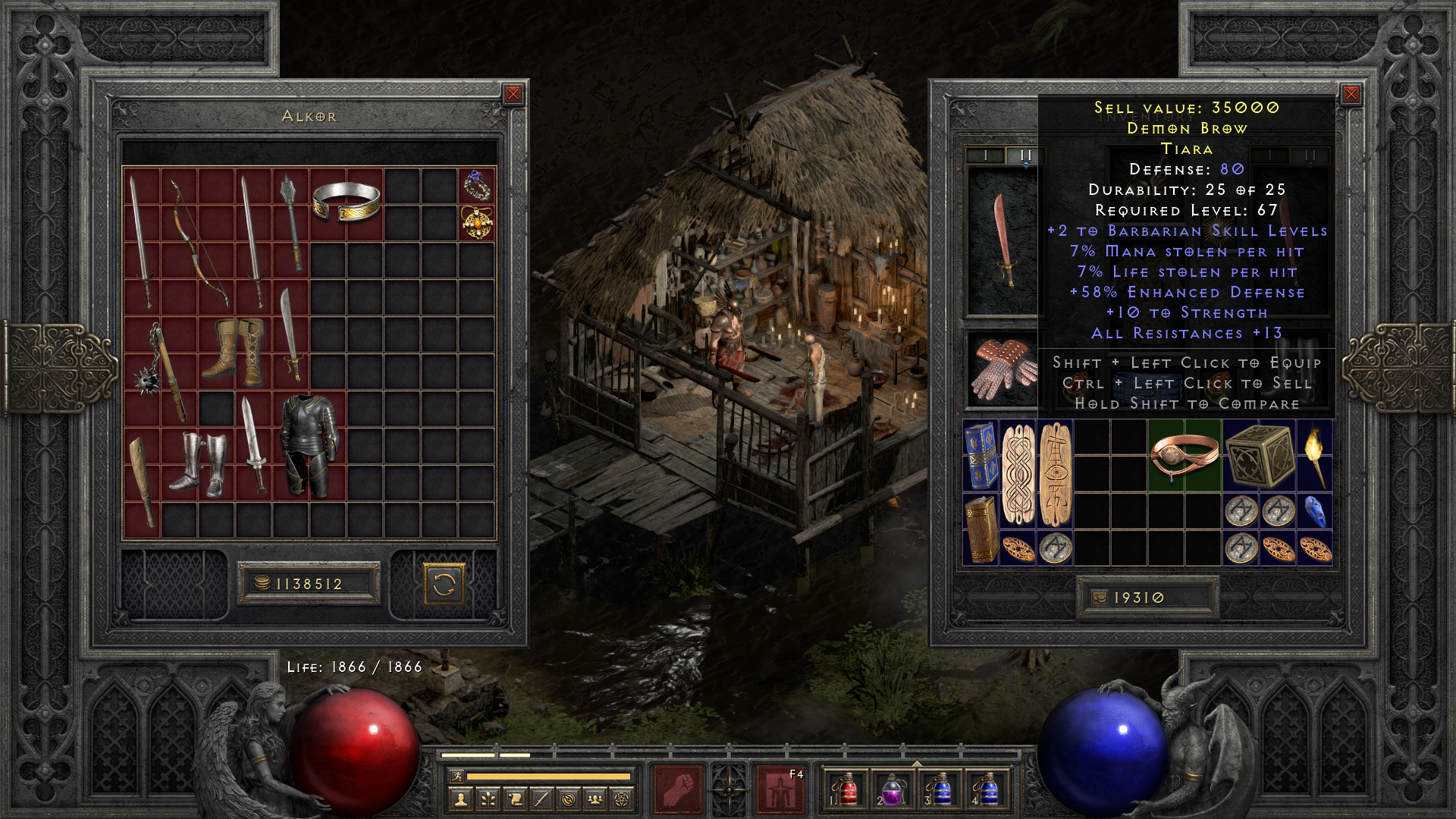Toggle run/walk mode near the stamina bar
This screenshot has height=819, width=1456.
point(458,775)
